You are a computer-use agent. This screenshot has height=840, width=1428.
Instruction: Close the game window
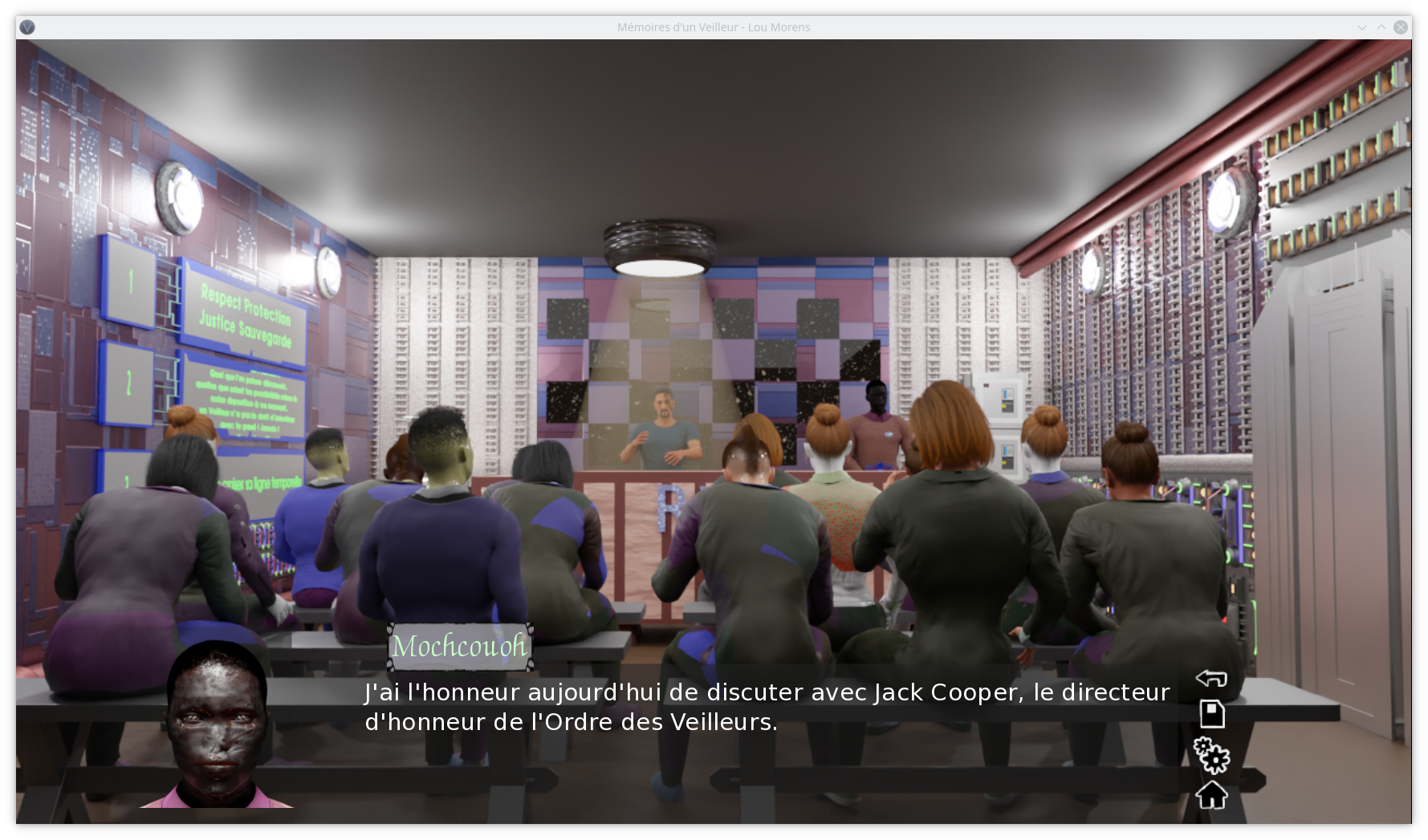coord(1401,27)
